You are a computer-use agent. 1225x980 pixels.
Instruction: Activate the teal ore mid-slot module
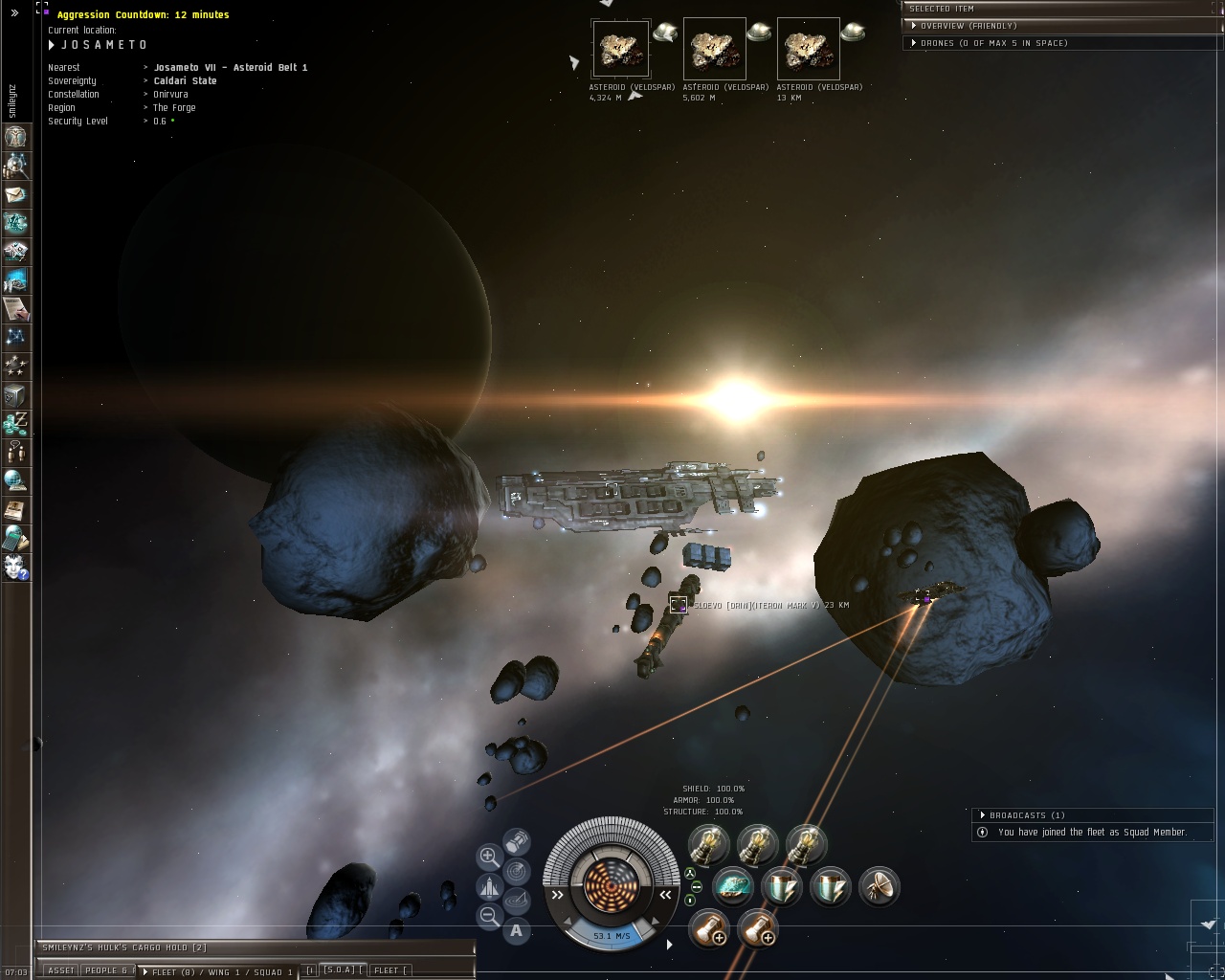[733, 887]
